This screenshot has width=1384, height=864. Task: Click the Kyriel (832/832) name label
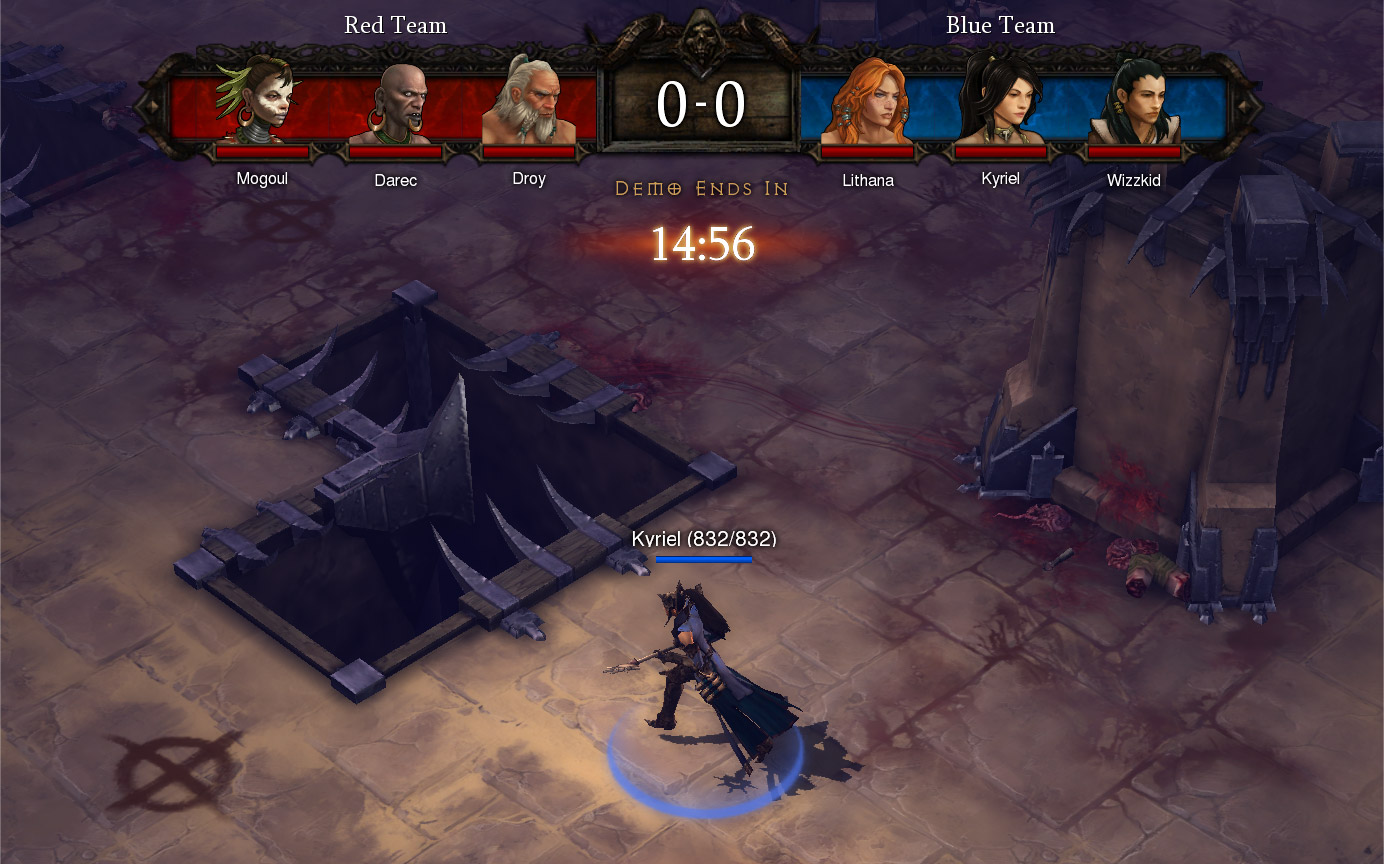point(703,538)
